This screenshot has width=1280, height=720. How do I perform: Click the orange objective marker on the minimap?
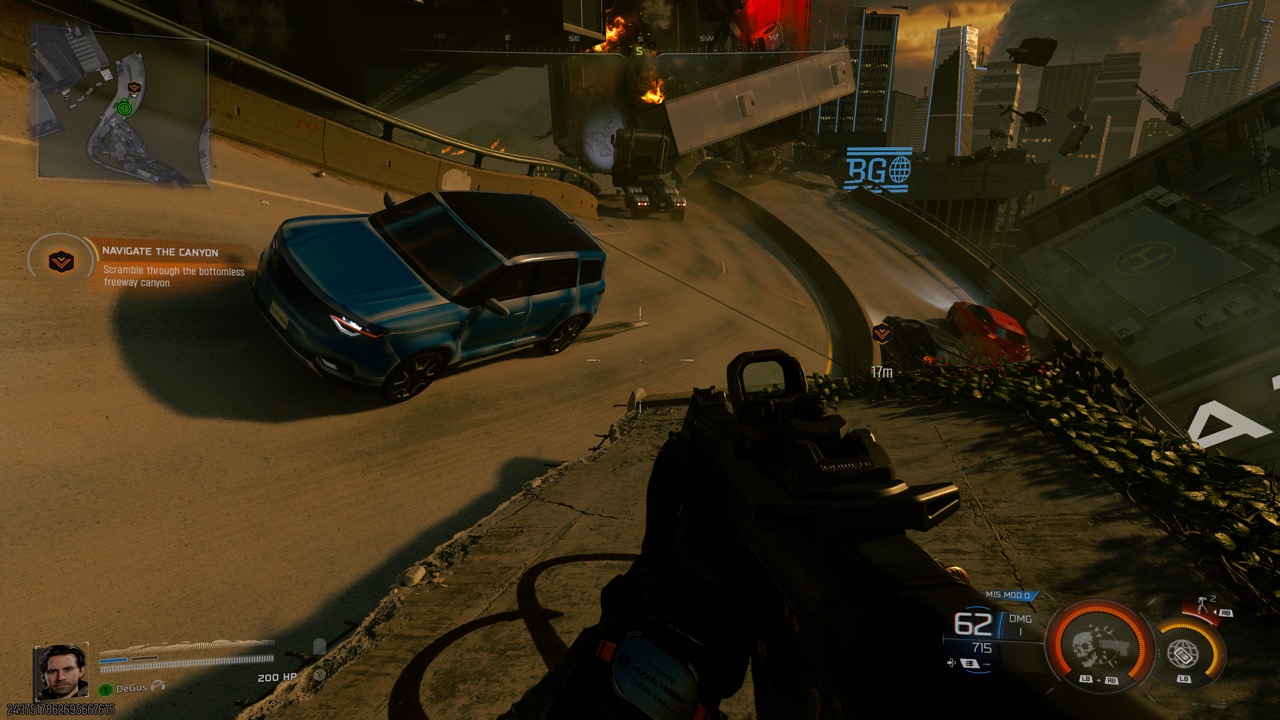[135, 88]
